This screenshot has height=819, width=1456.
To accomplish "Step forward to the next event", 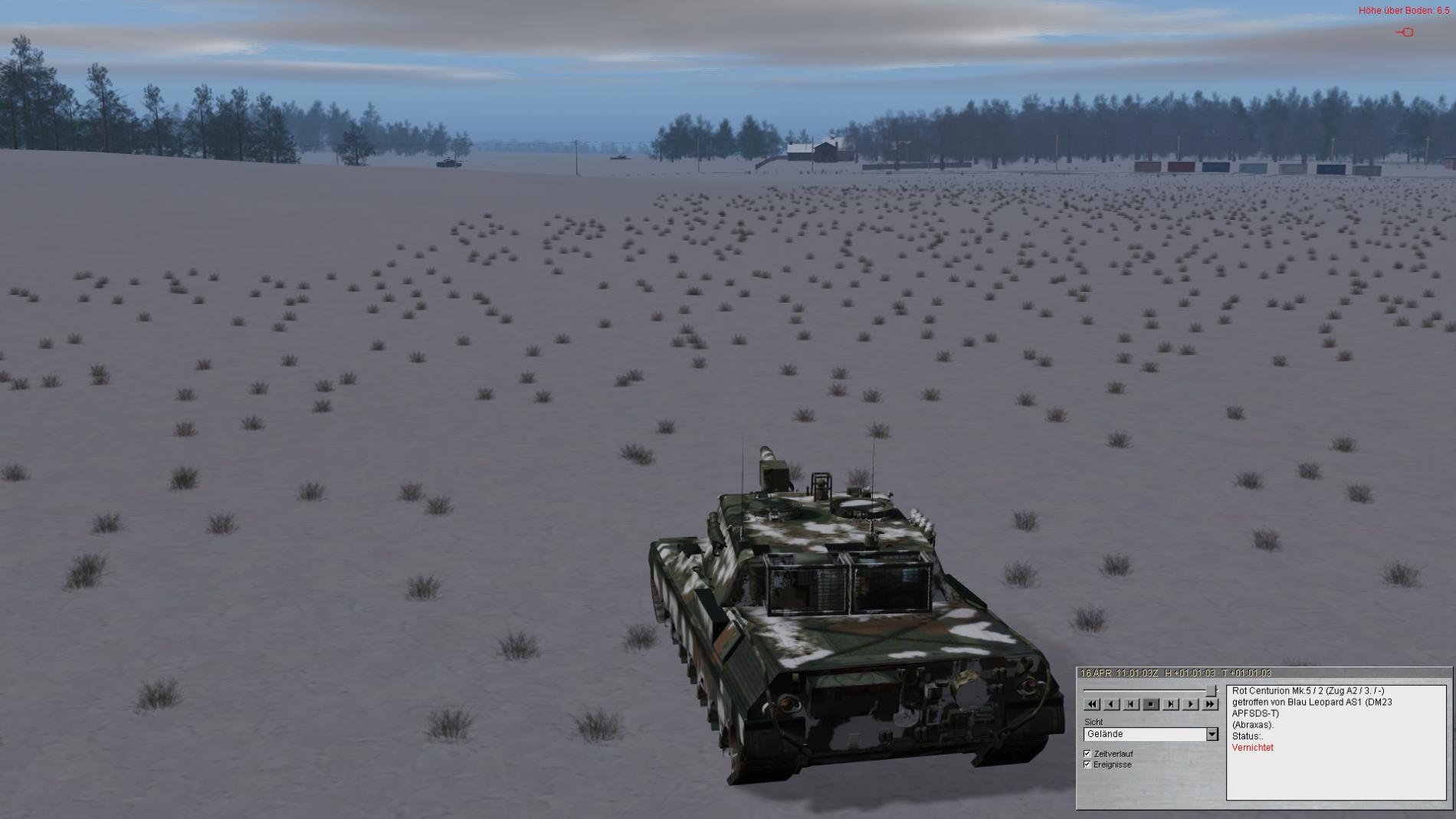I will (x=1170, y=704).
